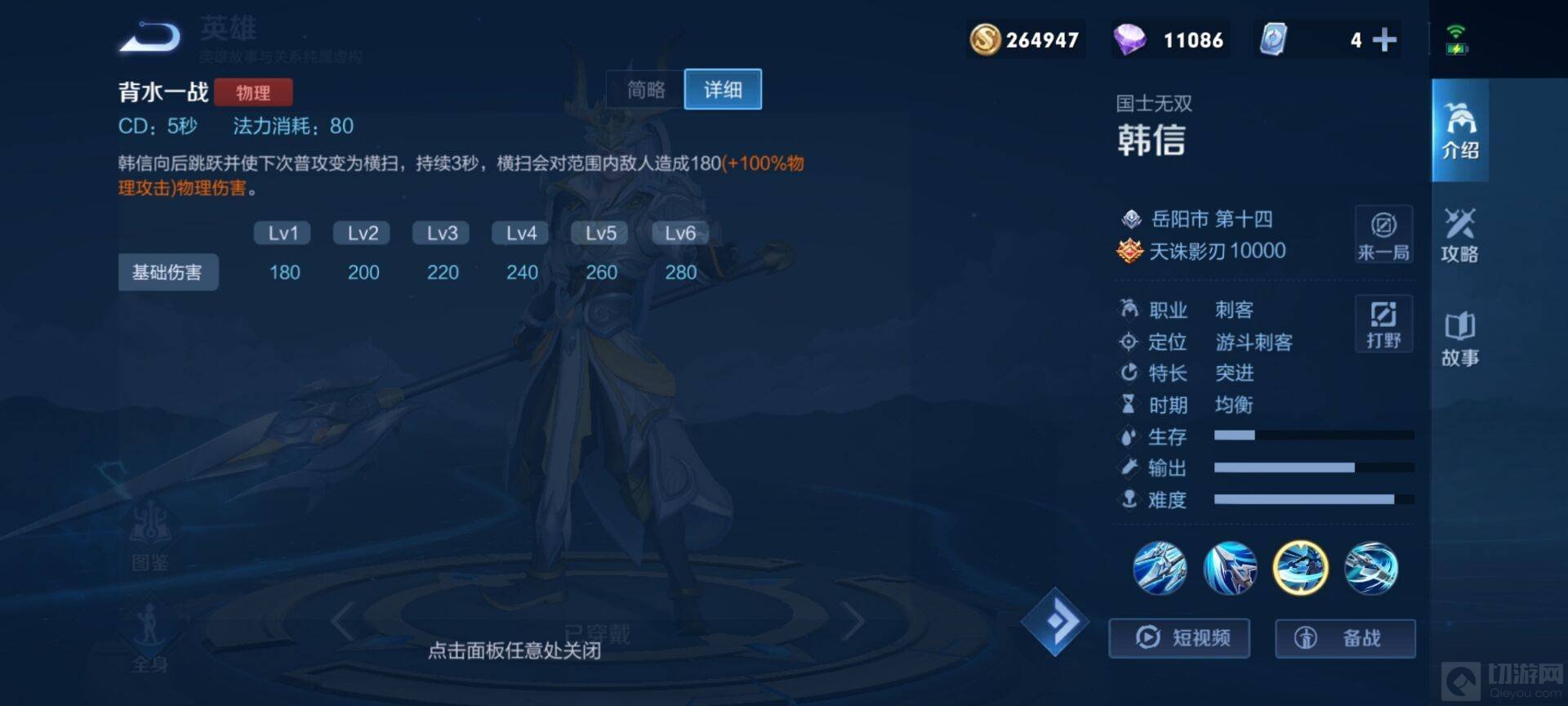The image size is (1568, 706).
Task: View the fourth skill icon
Action: click(1371, 568)
